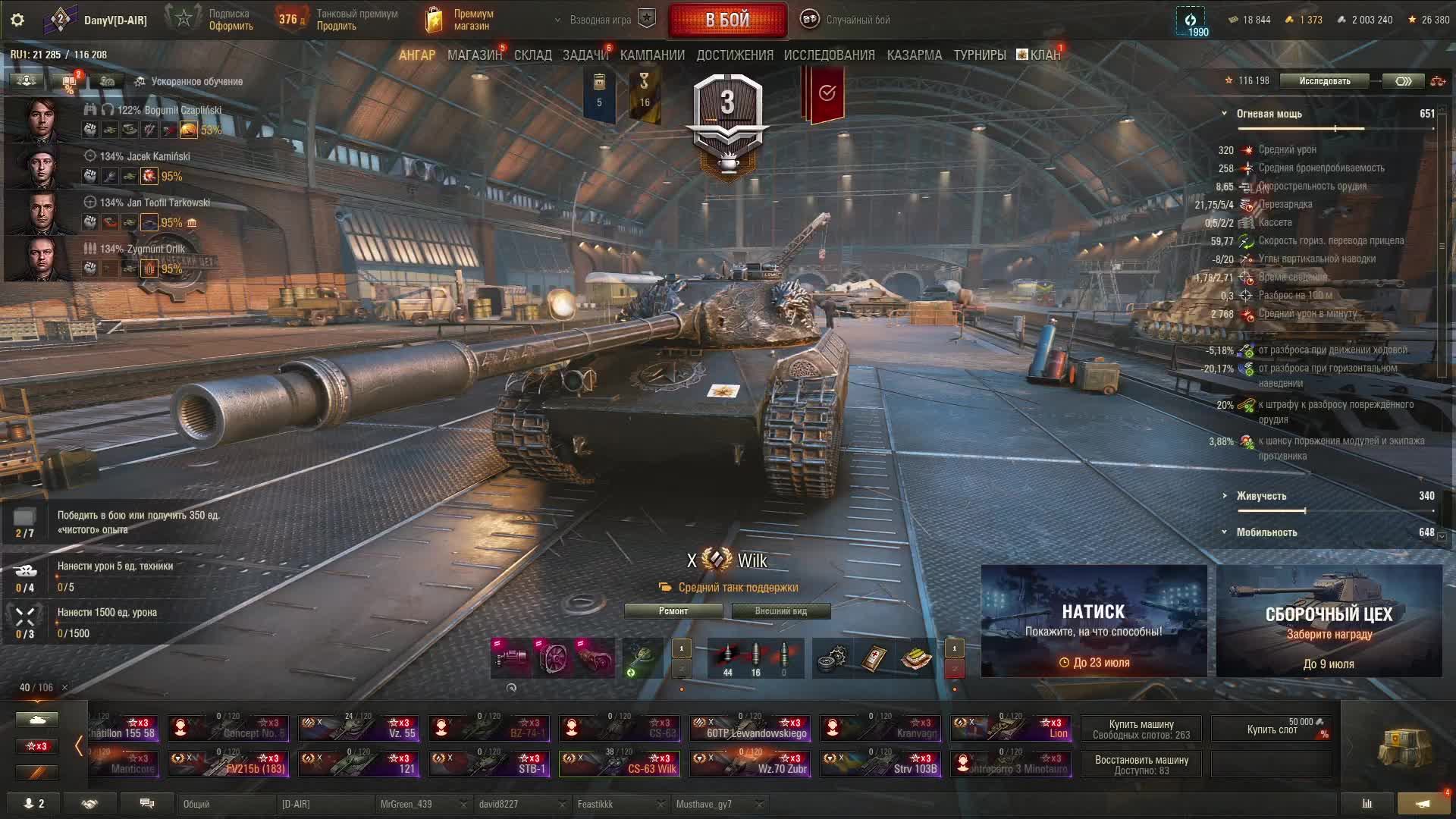Show the КАЗАРМА tab
Viewport: 1456px width, 819px height.
click(914, 55)
